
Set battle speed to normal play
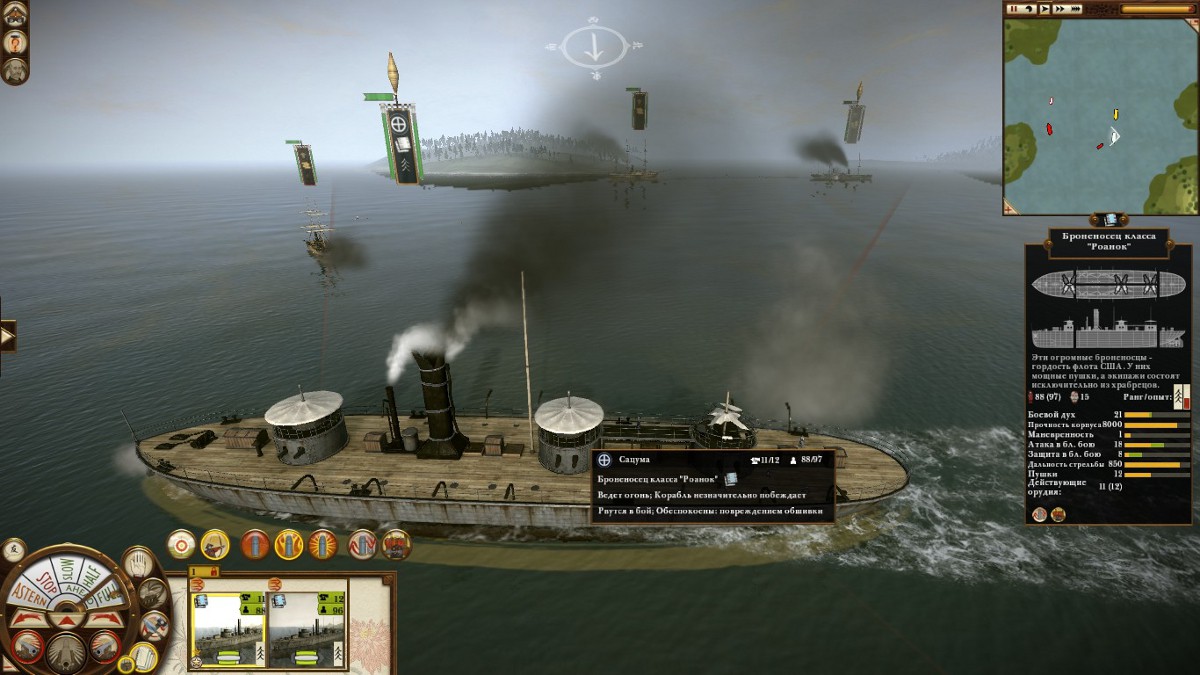click(x=1044, y=9)
